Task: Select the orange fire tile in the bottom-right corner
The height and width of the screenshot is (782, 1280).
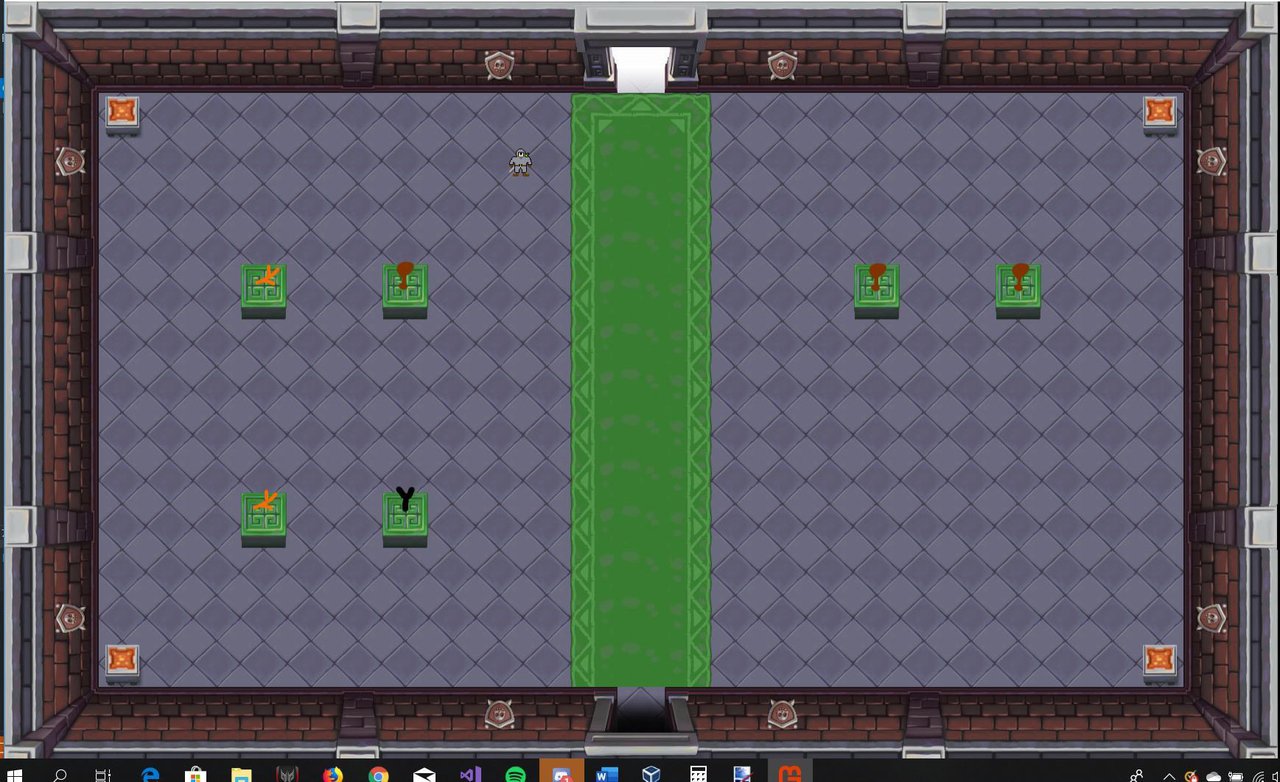Action: tap(1158, 658)
